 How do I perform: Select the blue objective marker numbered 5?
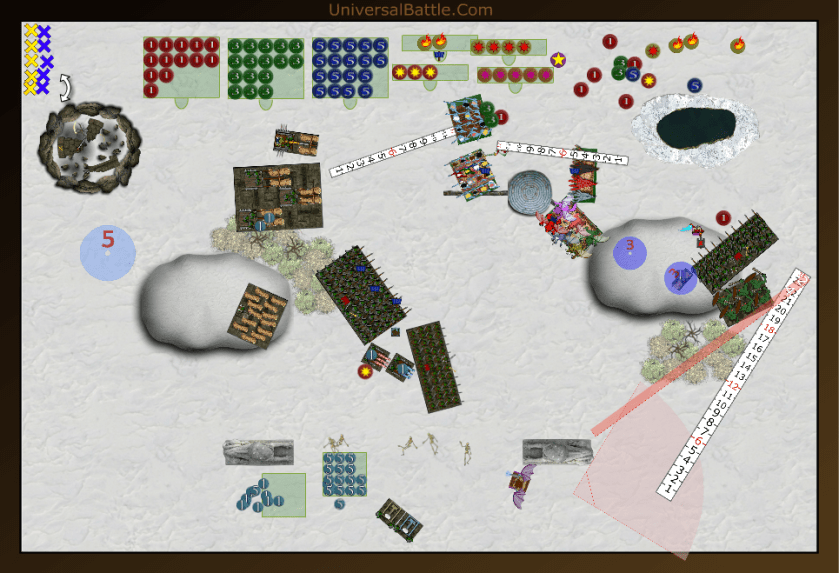coord(108,252)
